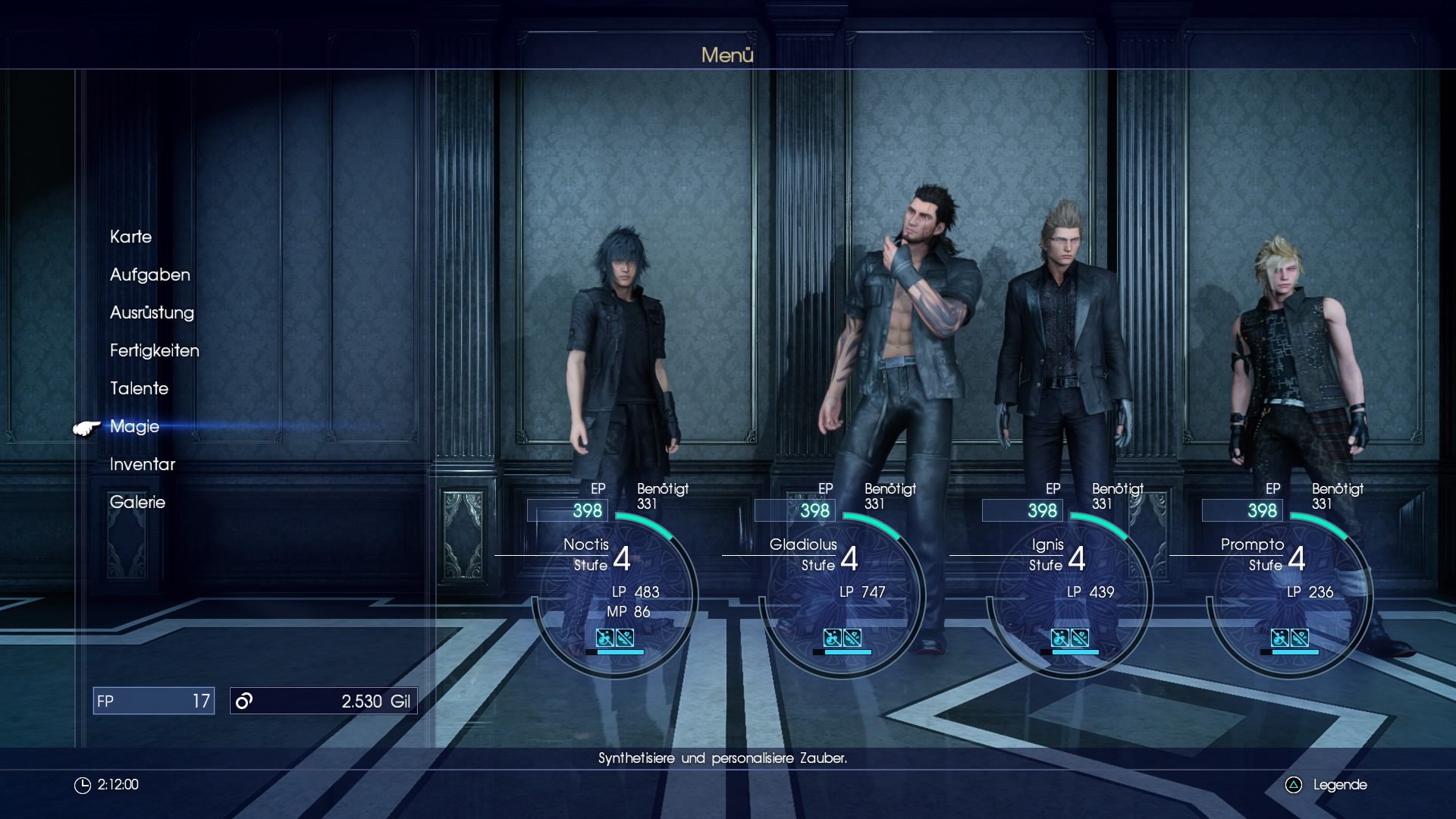The image size is (1456, 819).
Task: Select Noctis's first empty magic slot icon
Action: pyautogui.click(x=604, y=638)
